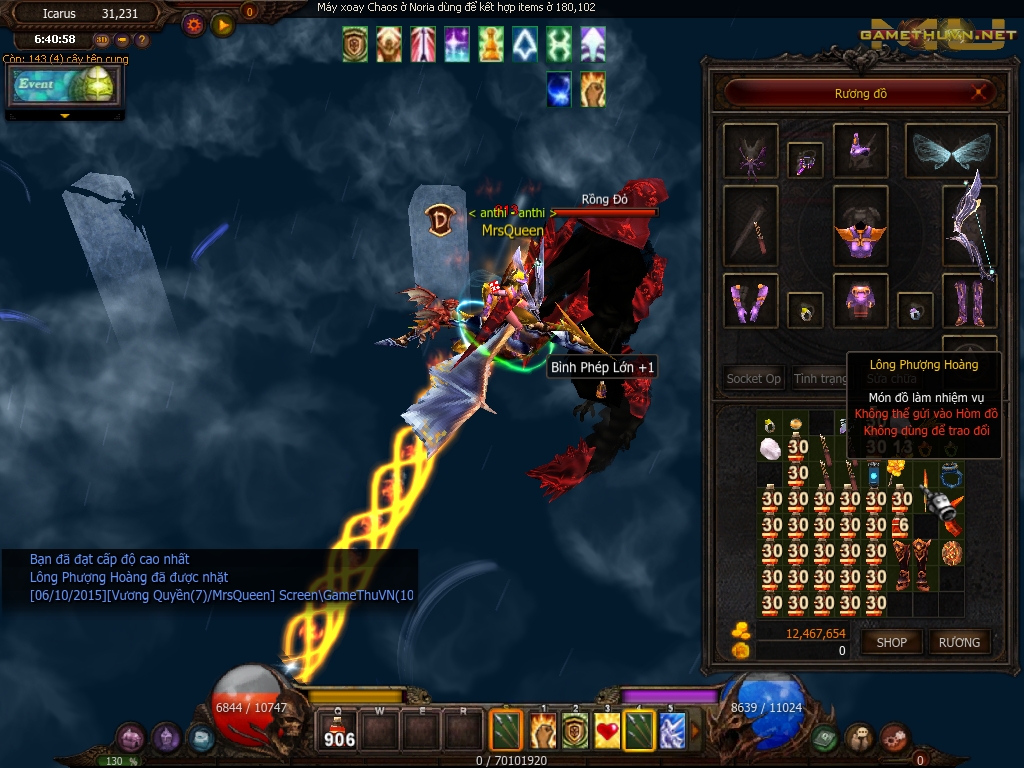Activate the flaming fist skill in slot 1
Viewport: 1024px width, 768px height.
543,731
